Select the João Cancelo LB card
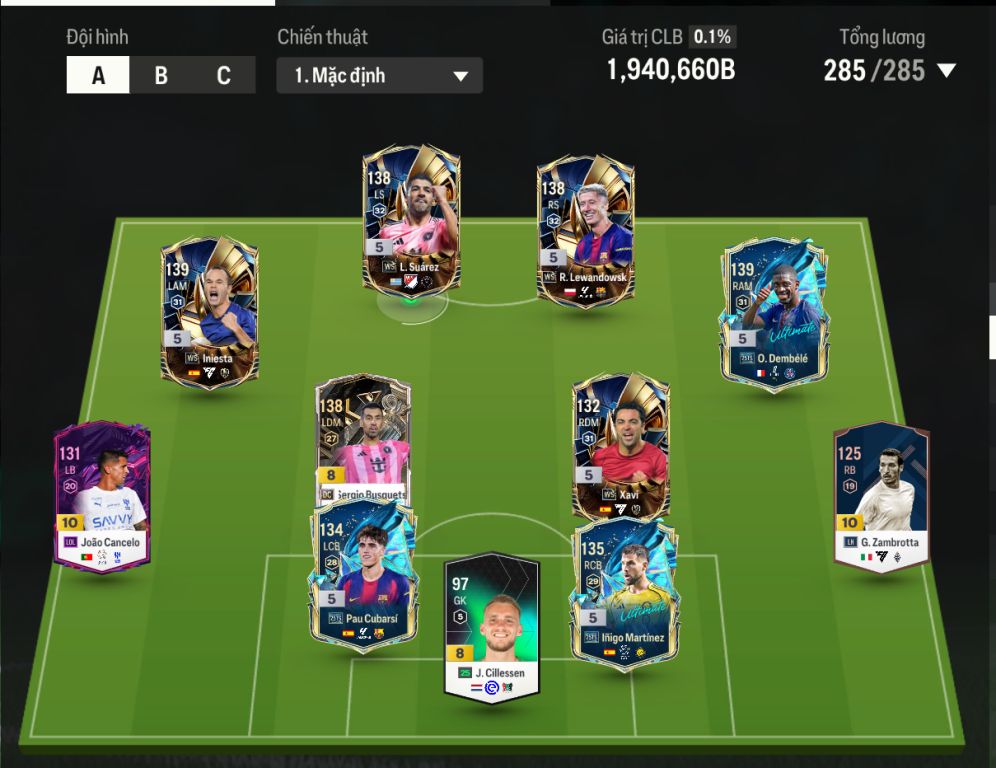This screenshot has height=768, width=996. tap(102, 497)
